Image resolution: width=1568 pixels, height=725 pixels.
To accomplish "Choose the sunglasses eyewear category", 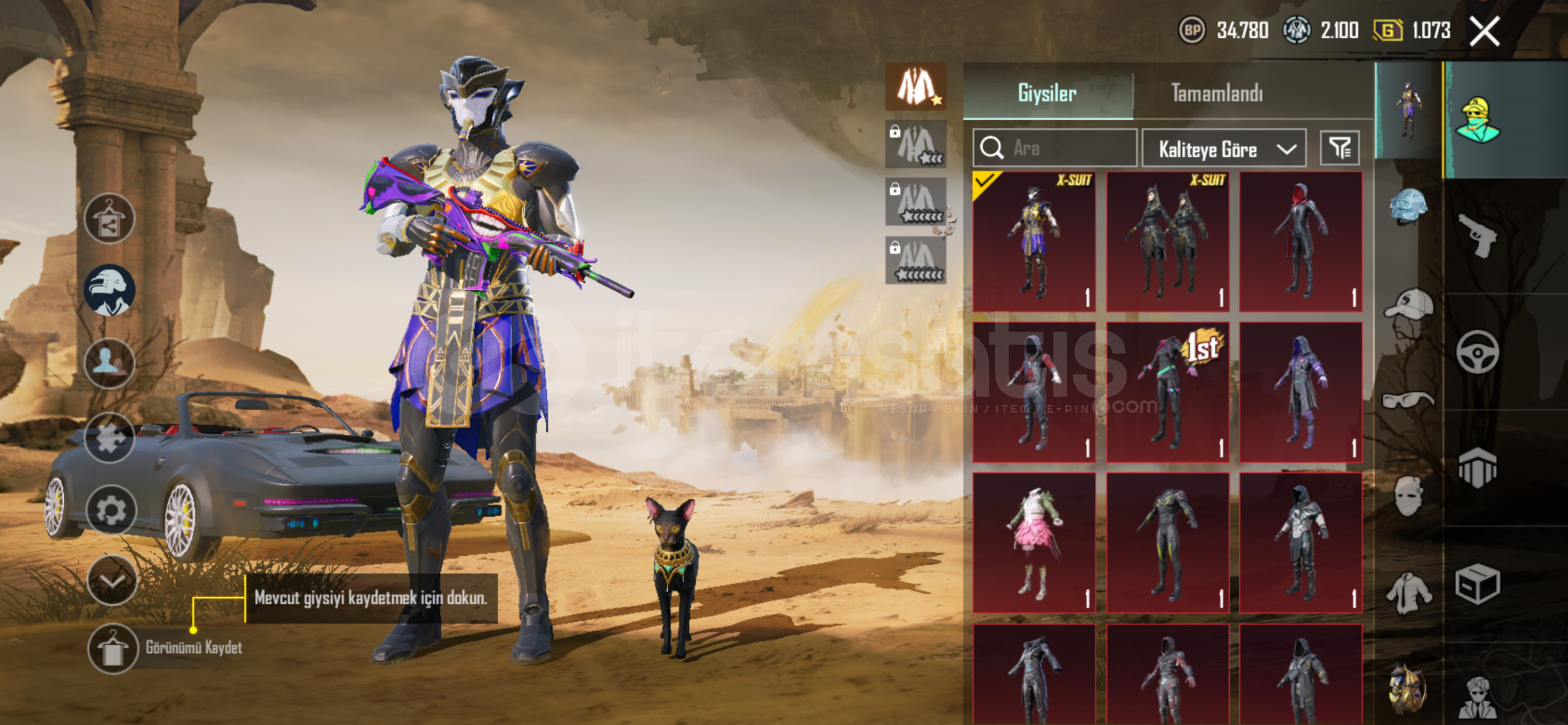I will [1408, 401].
